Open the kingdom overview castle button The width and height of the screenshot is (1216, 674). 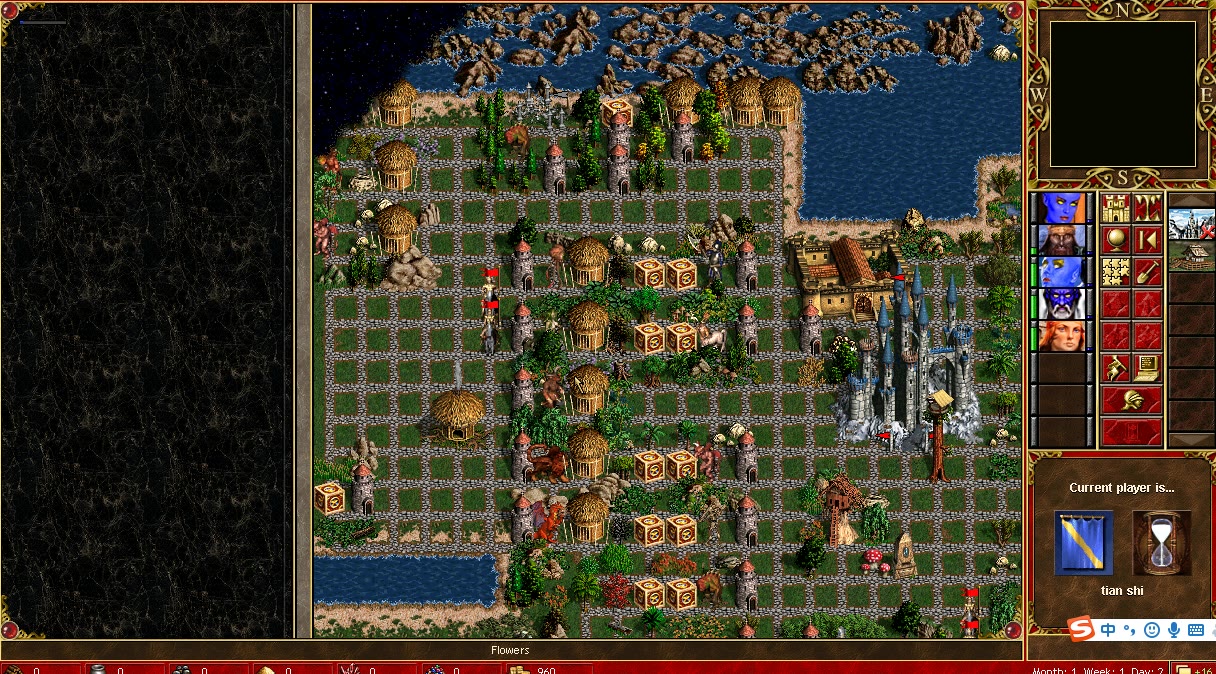click(x=1116, y=208)
